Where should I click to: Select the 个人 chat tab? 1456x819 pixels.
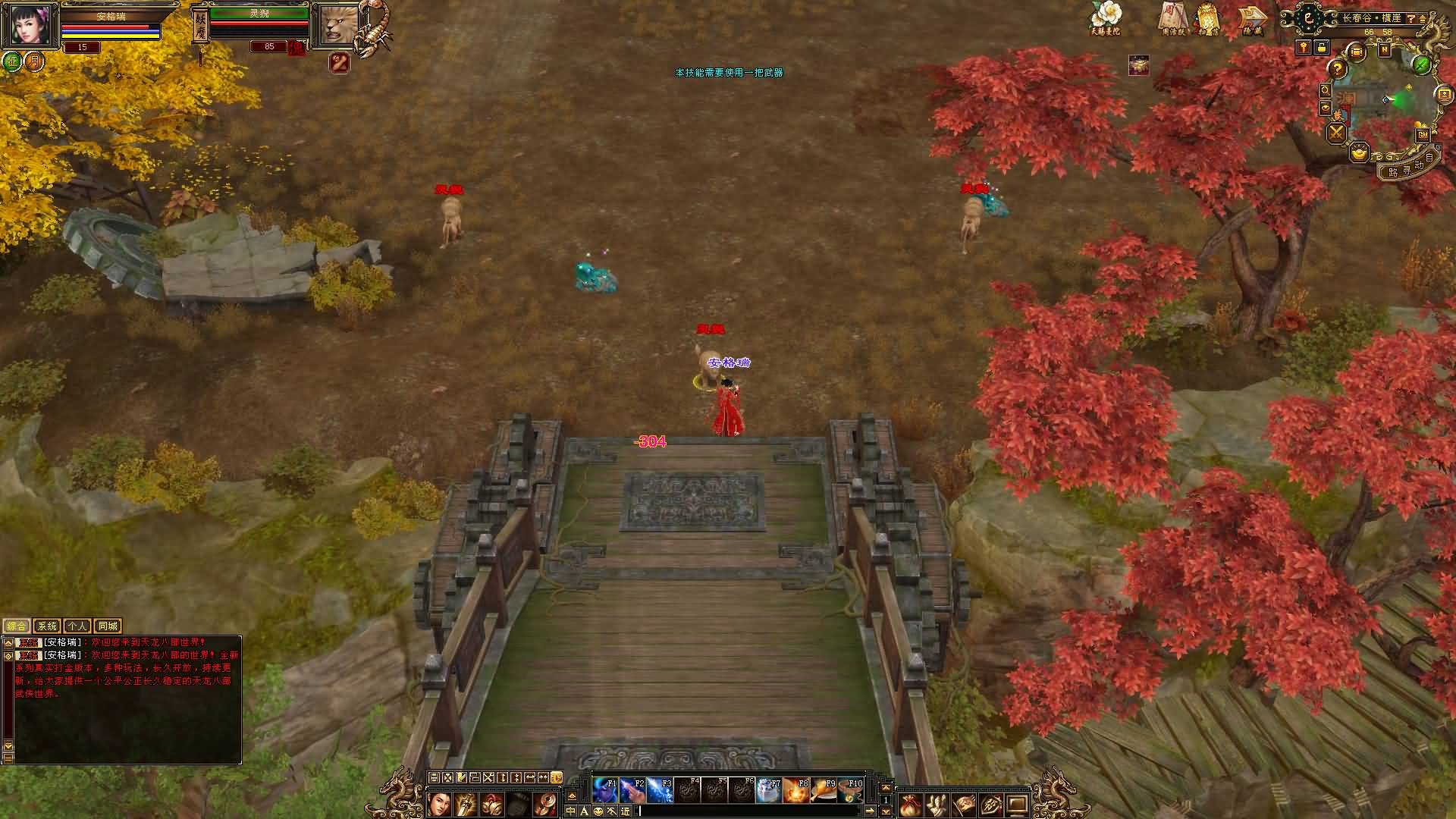[x=77, y=626]
